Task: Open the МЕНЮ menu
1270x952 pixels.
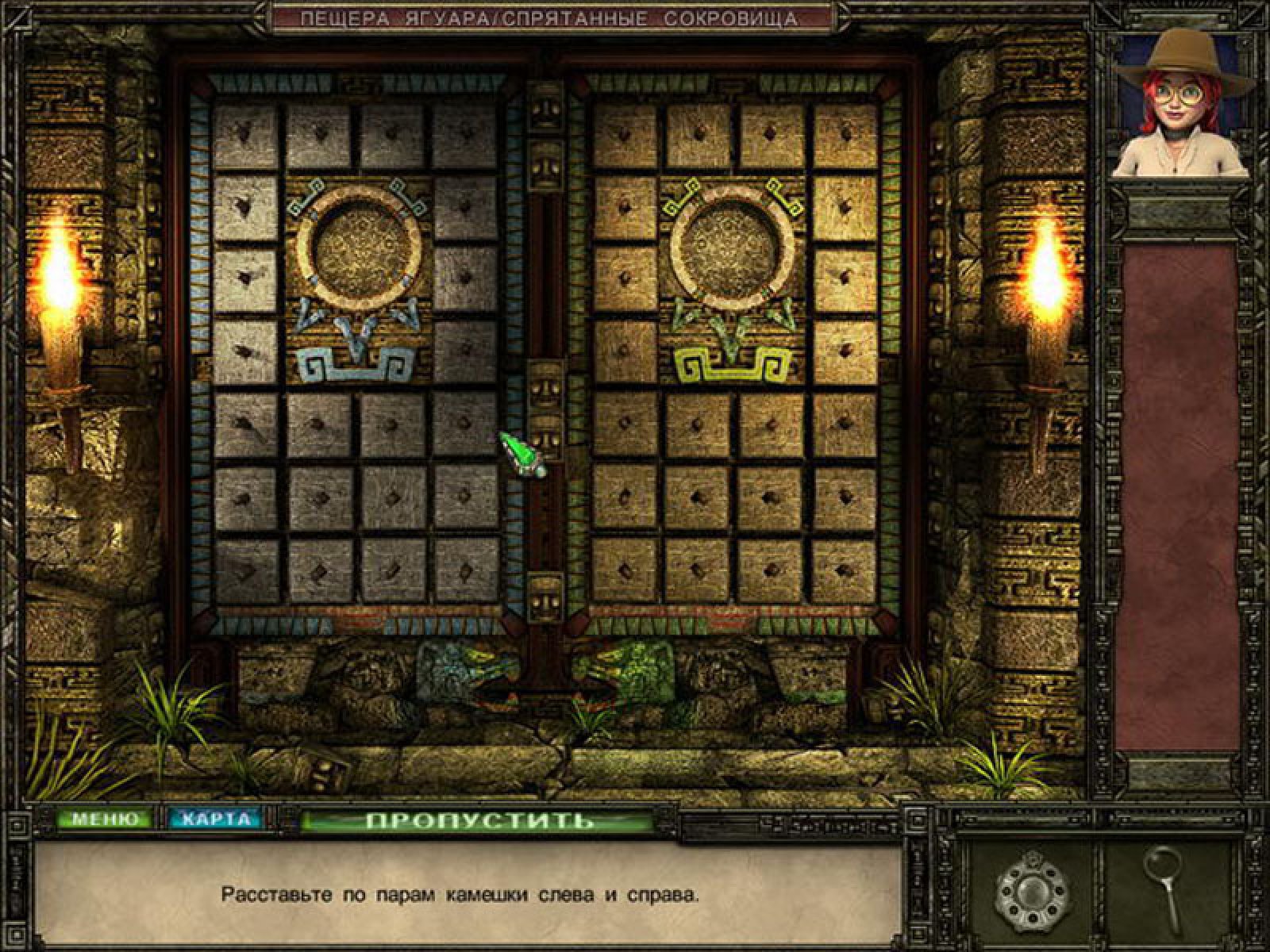Action: click(x=100, y=820)
